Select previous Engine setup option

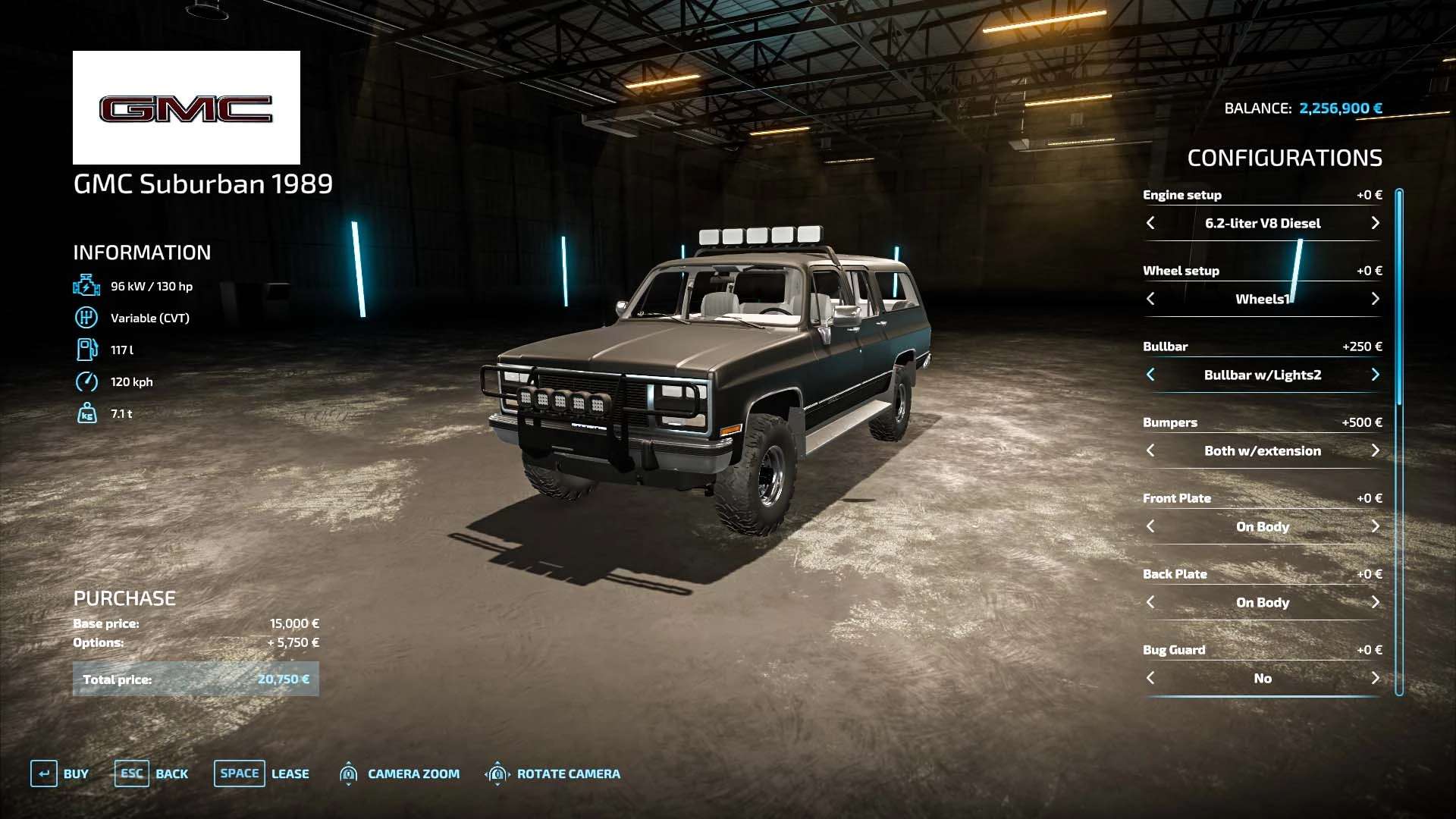pyautogui.click(x=1150, y=223)
